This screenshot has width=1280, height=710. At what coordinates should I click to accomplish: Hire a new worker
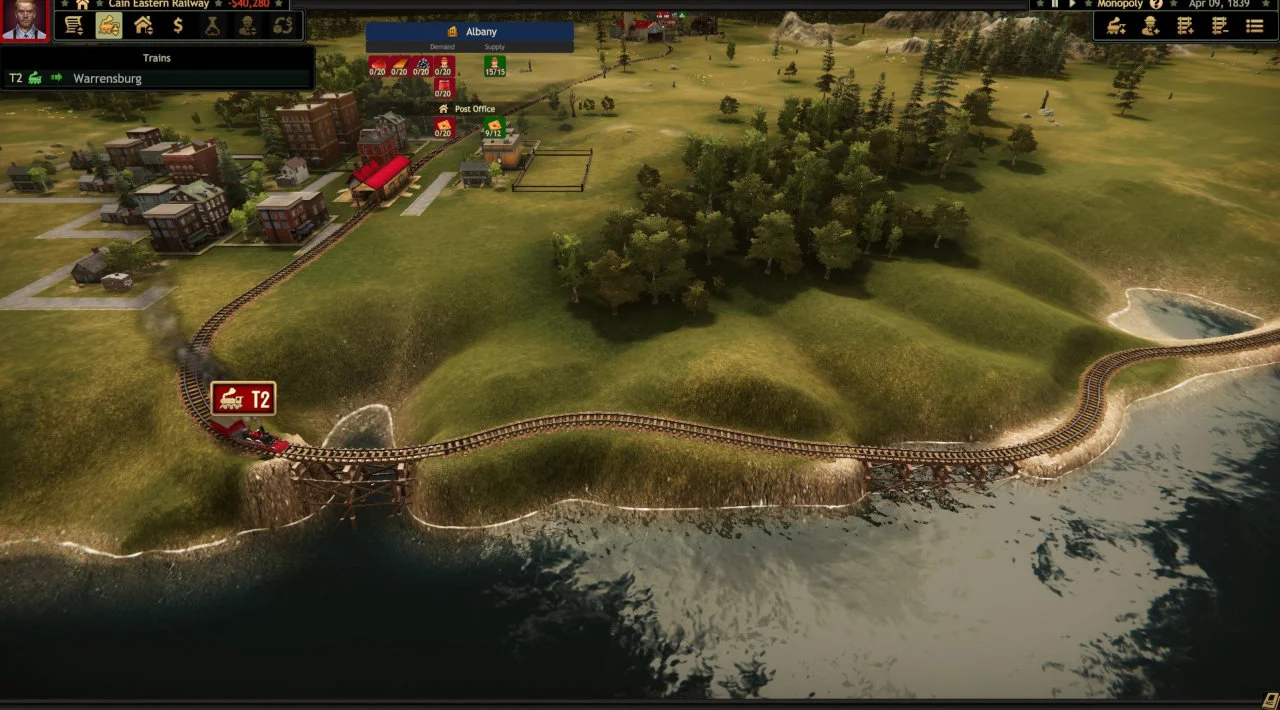1151,26
